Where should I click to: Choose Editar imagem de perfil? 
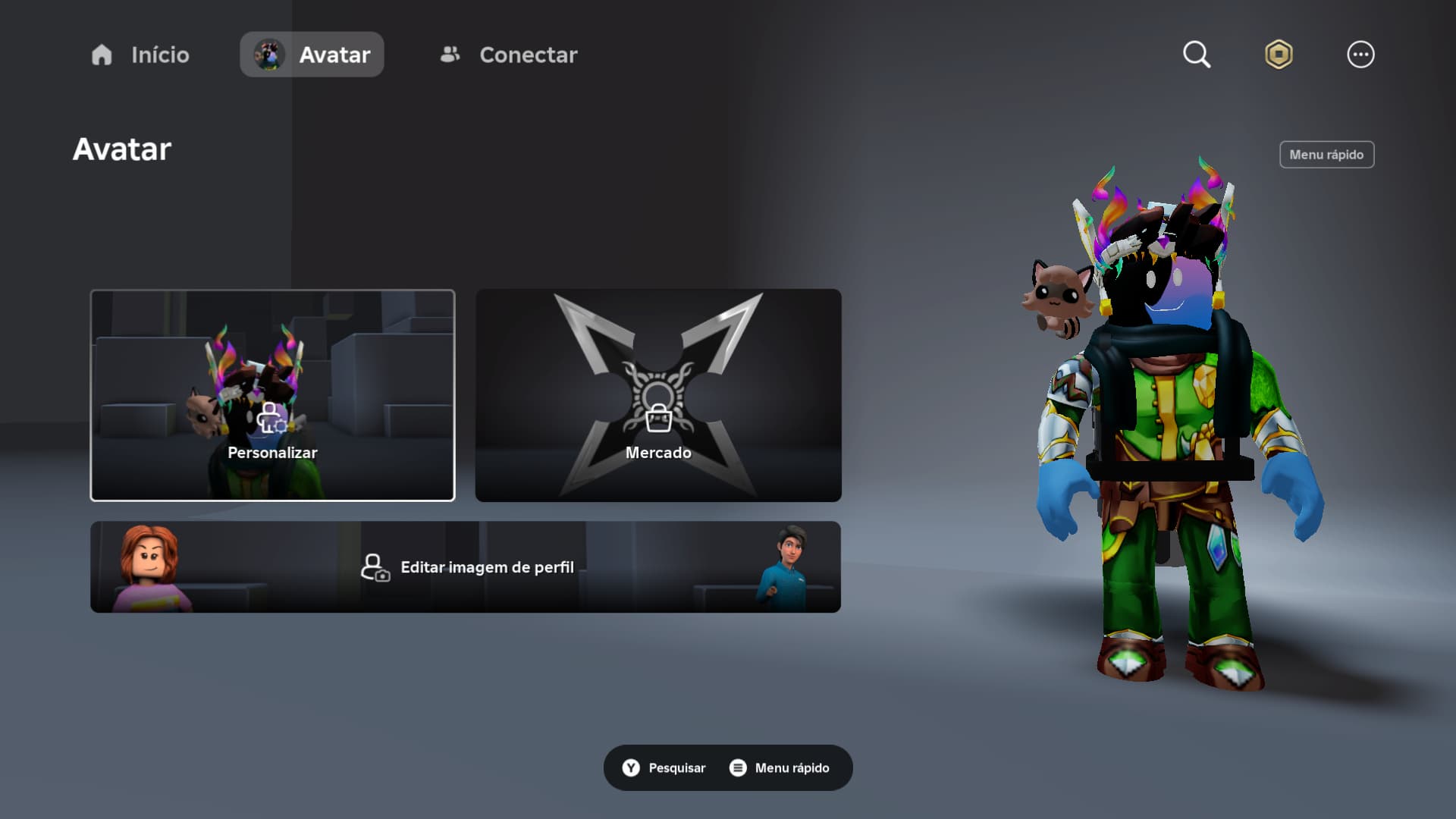[466, 567]
